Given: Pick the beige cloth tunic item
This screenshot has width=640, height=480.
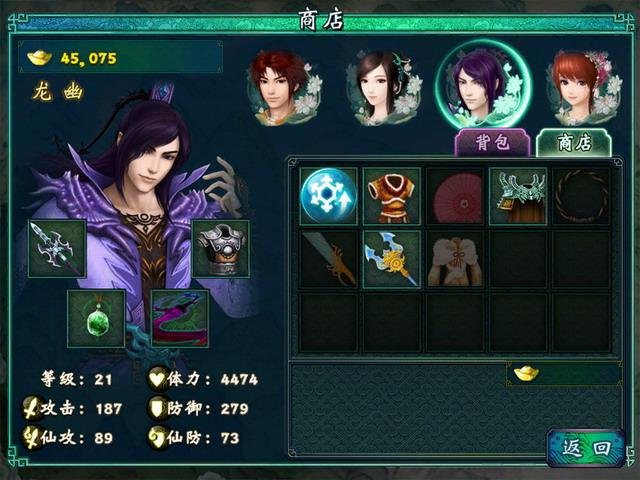Looking at the screenshot, I should click(x=454, y=259).
